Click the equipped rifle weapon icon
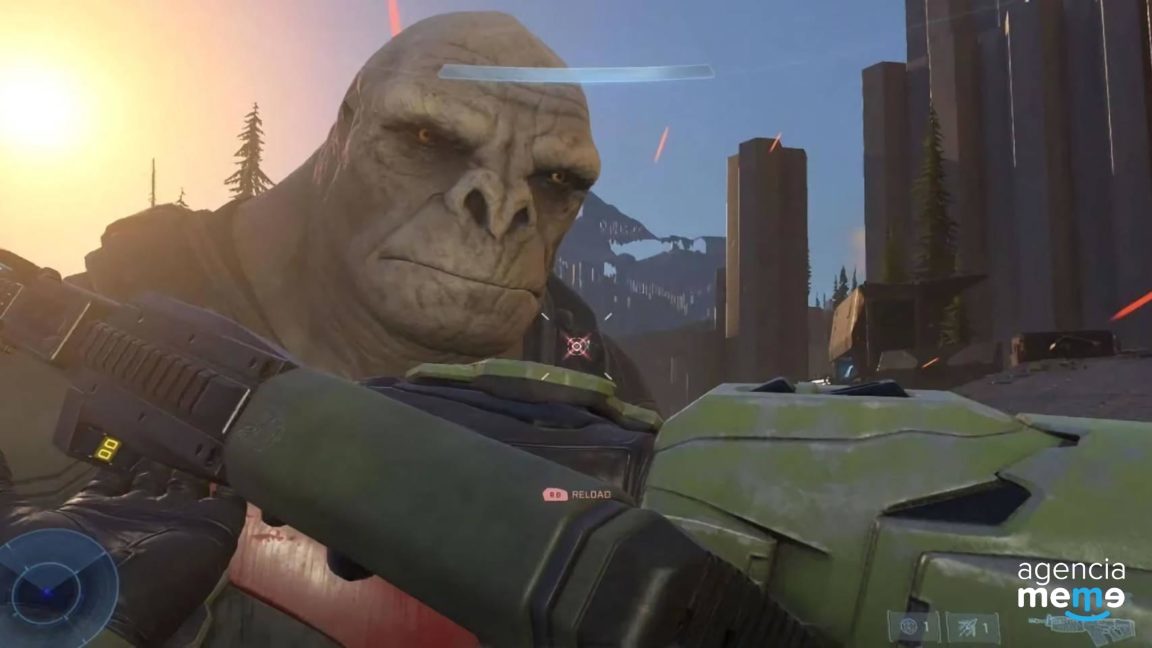 tap(1090, 628)
